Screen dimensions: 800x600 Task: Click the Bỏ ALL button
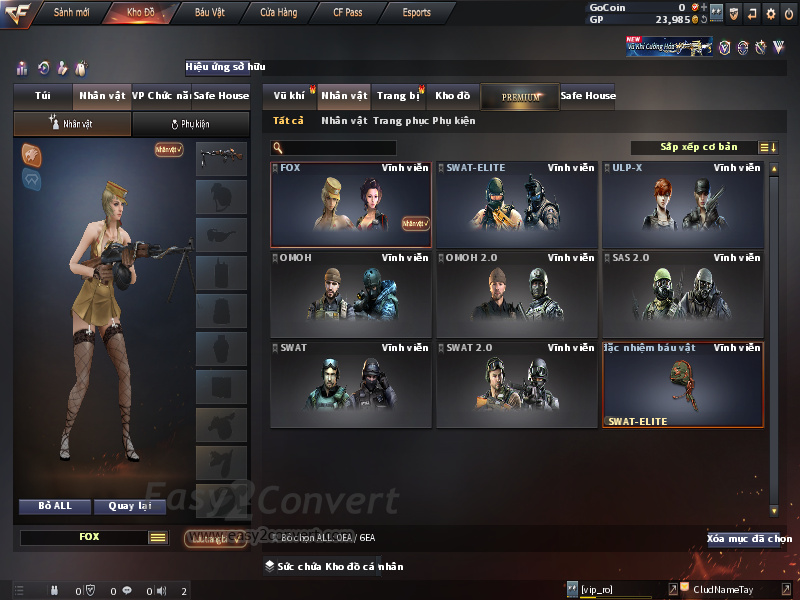click(x=55, y=506)
